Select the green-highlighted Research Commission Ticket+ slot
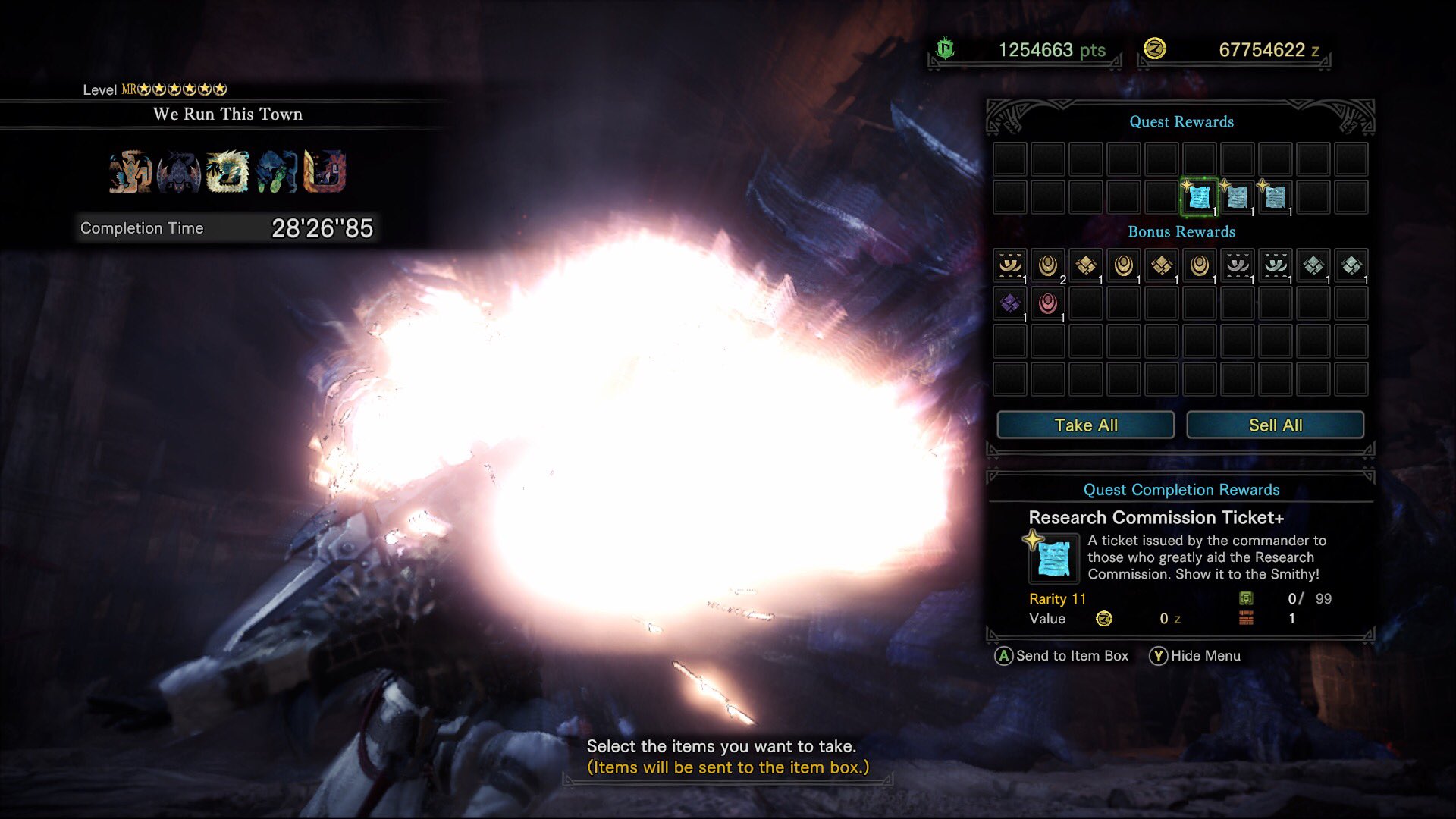The height and width of the screenshot is (819, 1456). coord(1199,197)
